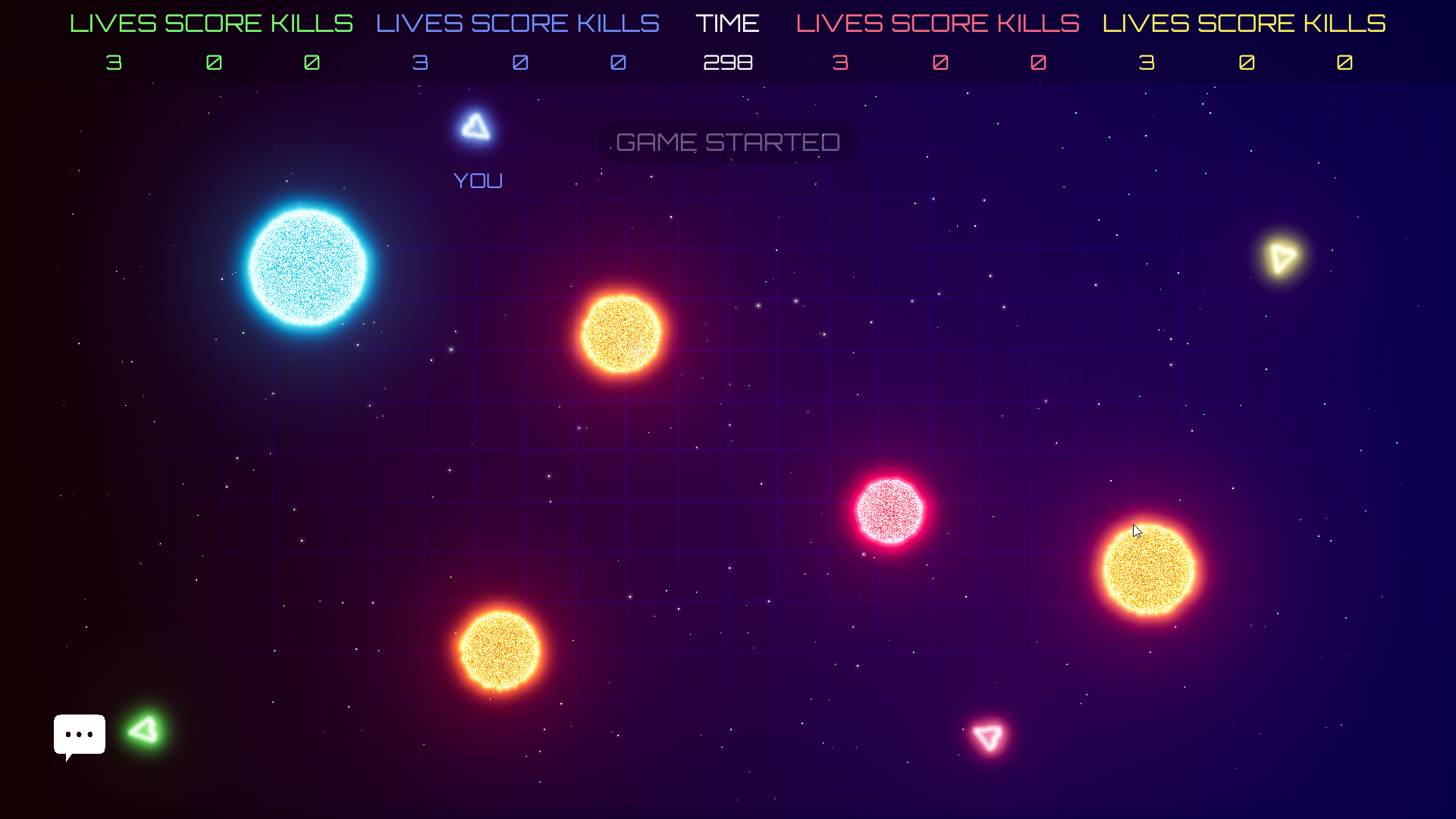Click the TIME countdown value 298
Image resolution: width=1456 pixels, height=819 pixels.
[x=727, y=62]
